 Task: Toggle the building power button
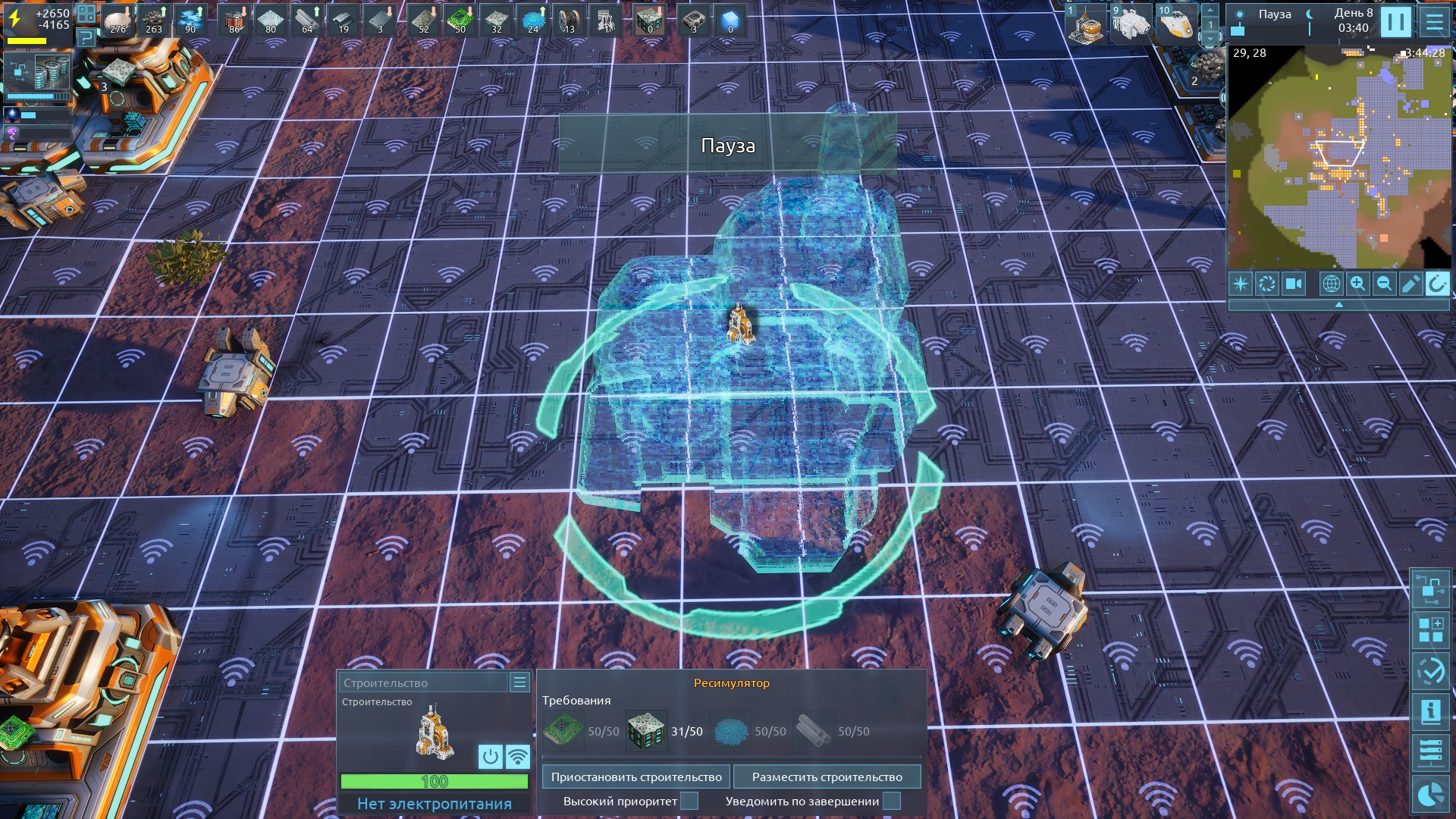coord(491,756)
